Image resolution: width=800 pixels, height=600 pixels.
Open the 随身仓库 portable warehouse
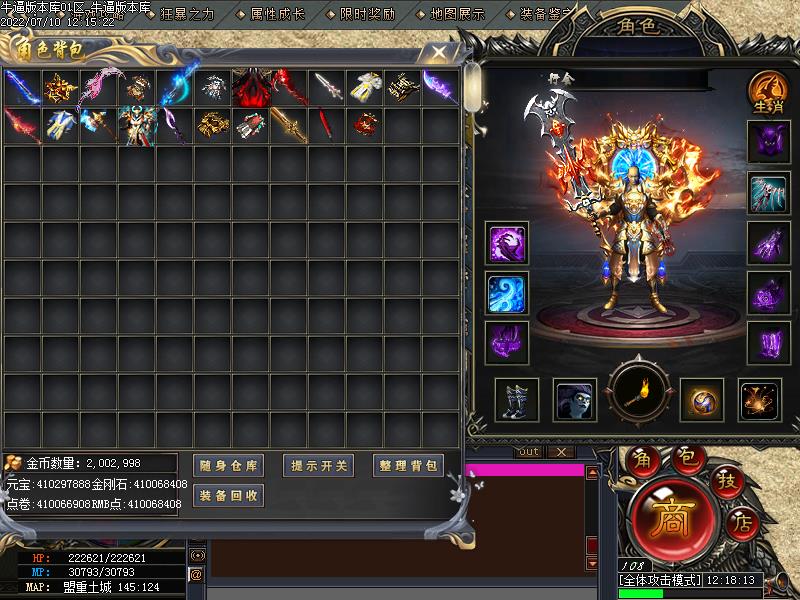click(x=228, y=465)
